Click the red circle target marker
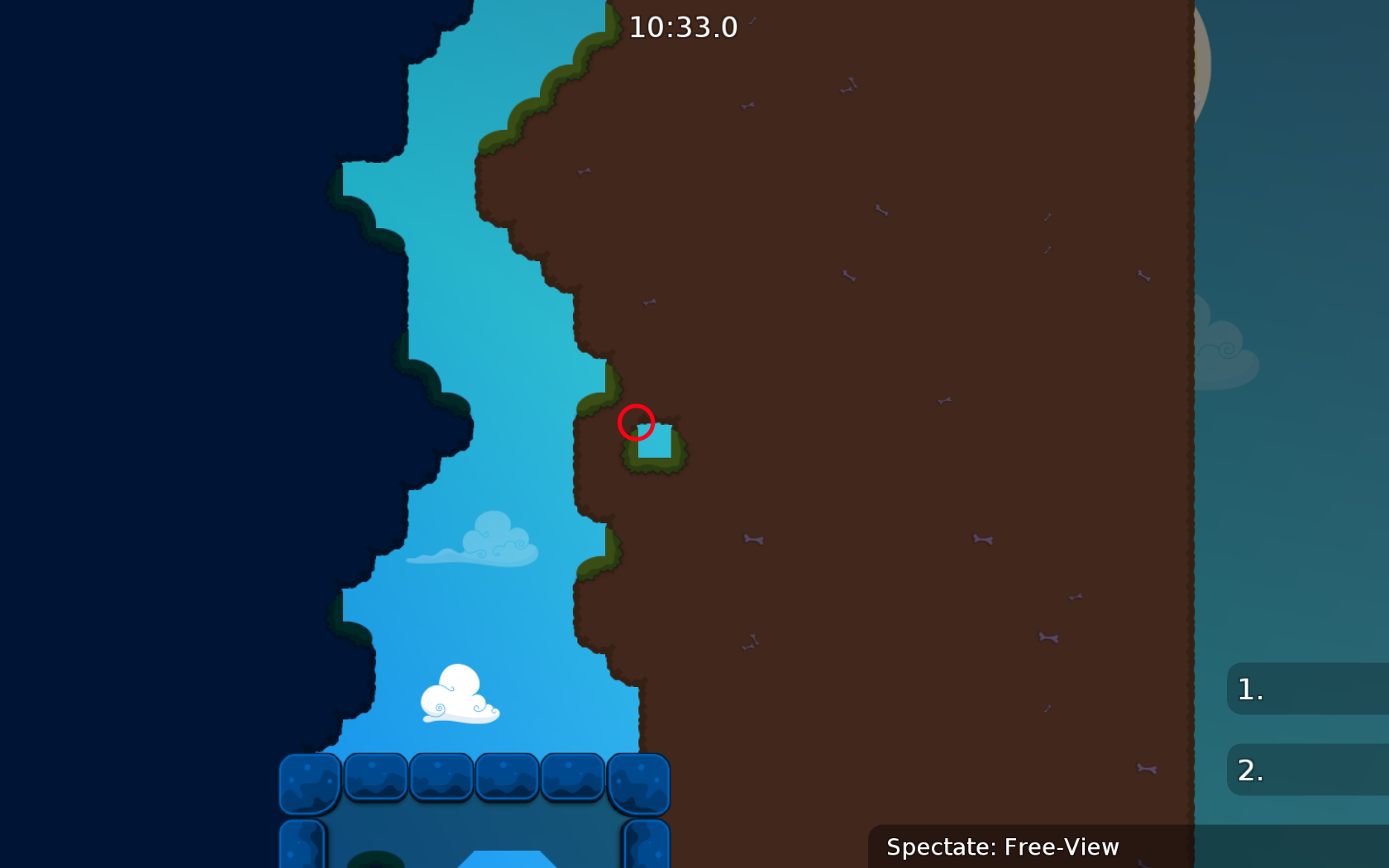This screenshot has width=1389, height=868. coord(636,422)
